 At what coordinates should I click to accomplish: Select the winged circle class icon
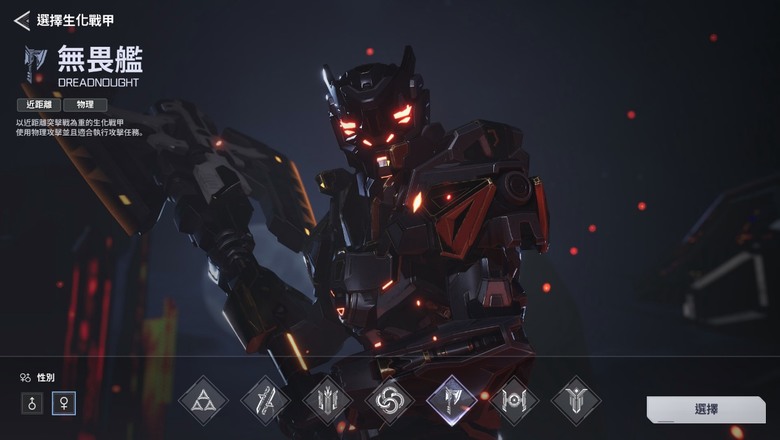tap(513, 401)
